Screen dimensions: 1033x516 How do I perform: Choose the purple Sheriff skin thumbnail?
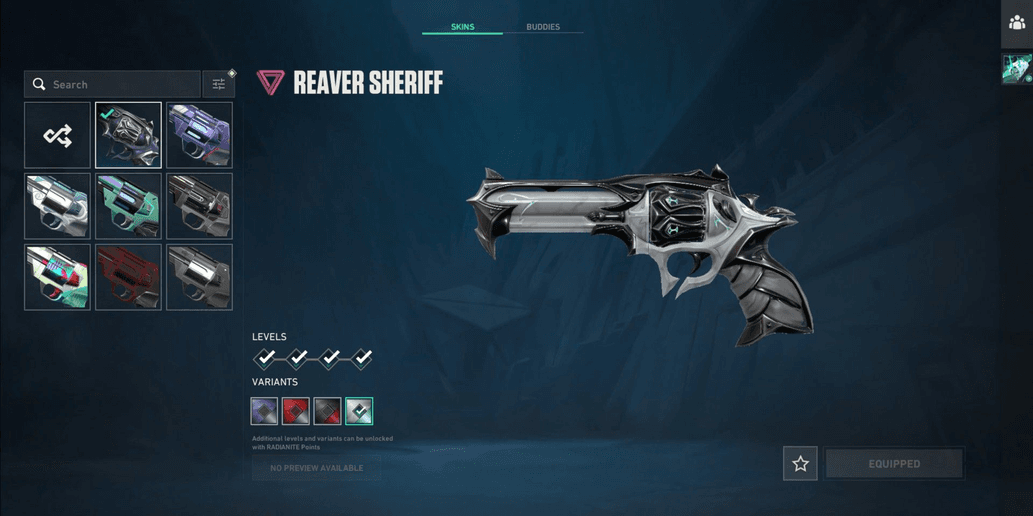click(199, 135)
